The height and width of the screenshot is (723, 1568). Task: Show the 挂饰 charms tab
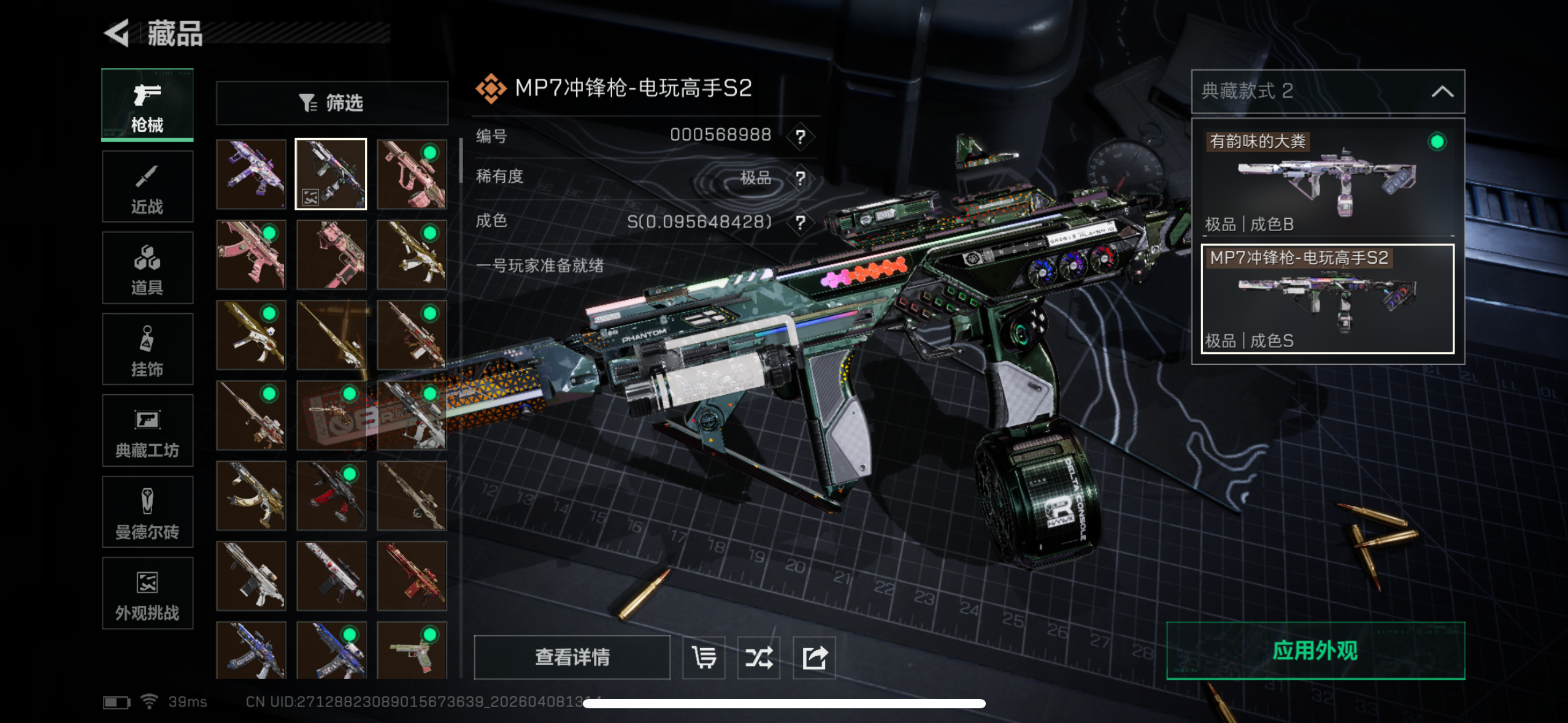click(147, 350)
